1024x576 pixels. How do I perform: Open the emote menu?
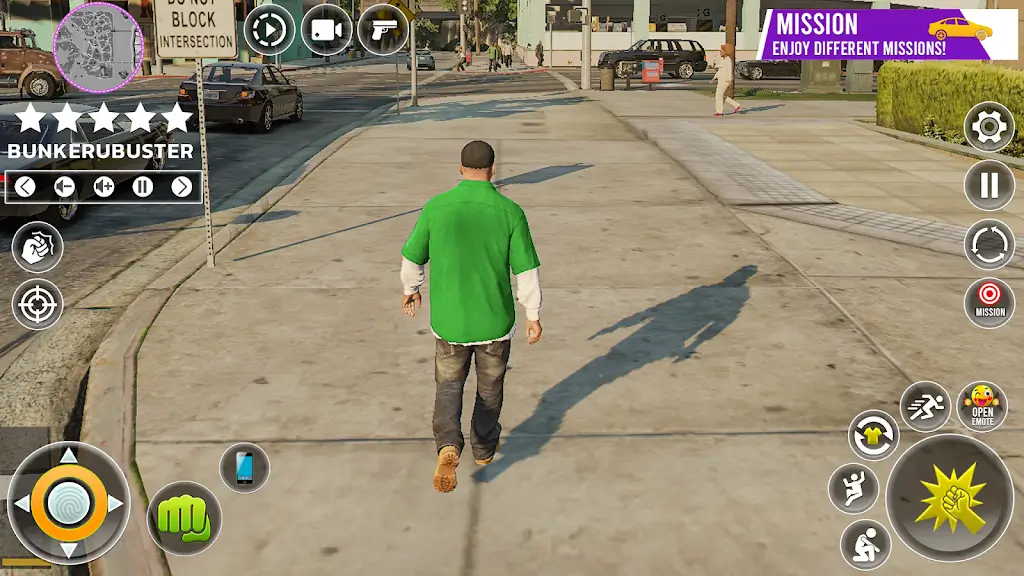pos(982,406)
